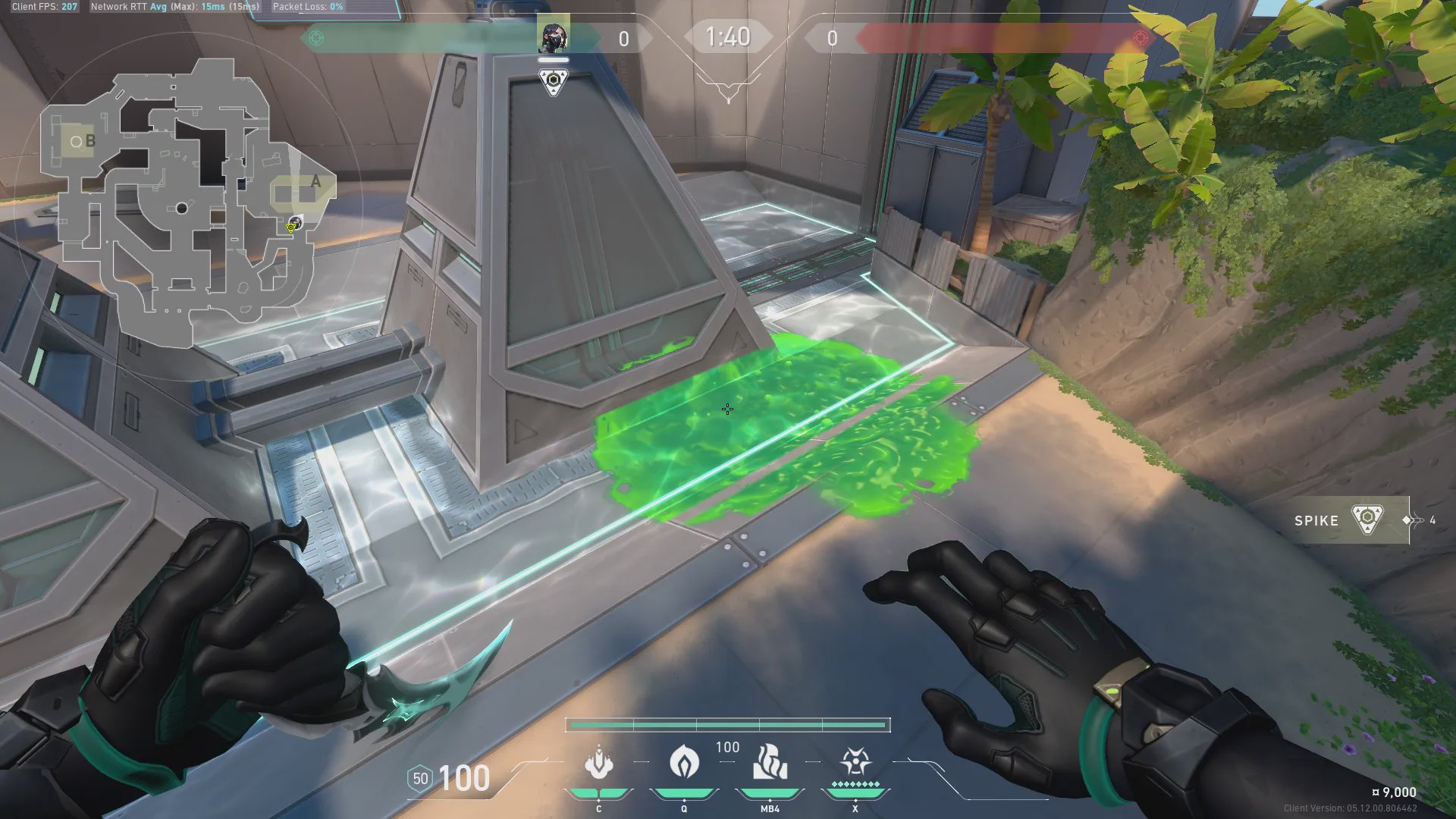The height and width of the screenshot is (819, 1456).
Task: Select the Snake Bite ability icon
Action: pos(598,764)
